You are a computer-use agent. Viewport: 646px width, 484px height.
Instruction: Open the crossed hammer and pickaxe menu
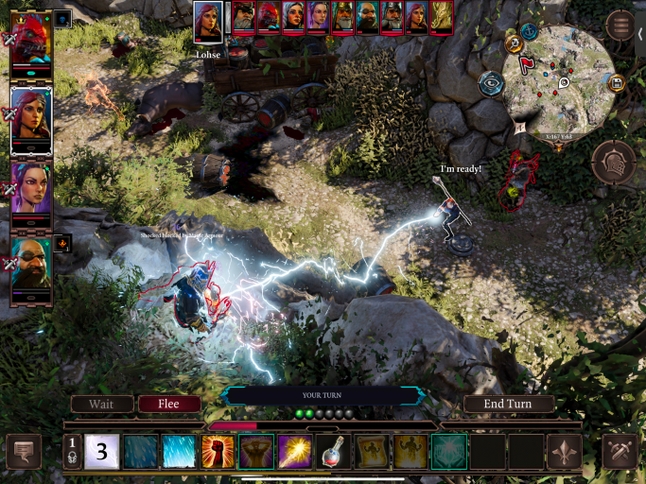[620, 451]
